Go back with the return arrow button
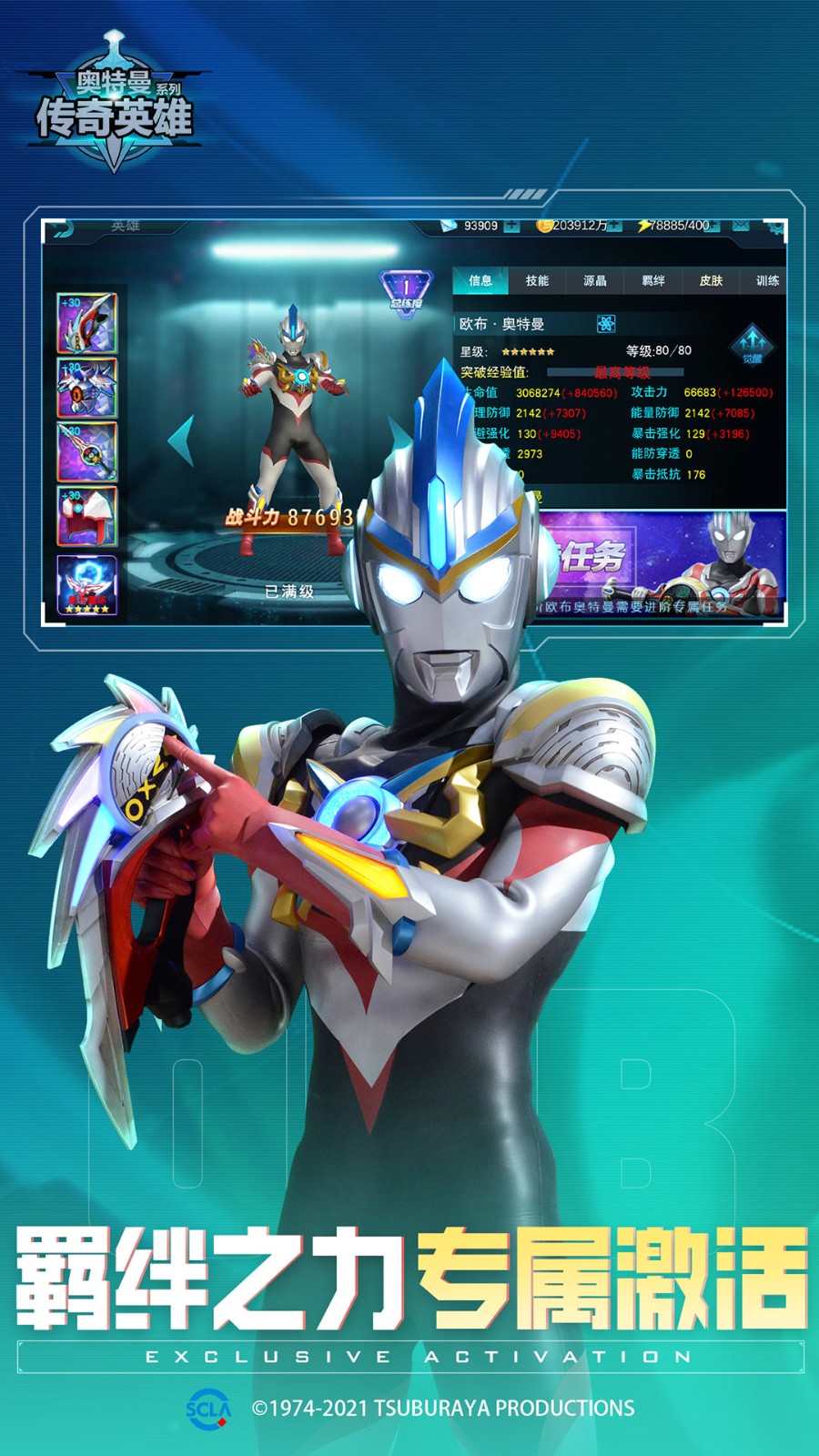 coord(60,228)
